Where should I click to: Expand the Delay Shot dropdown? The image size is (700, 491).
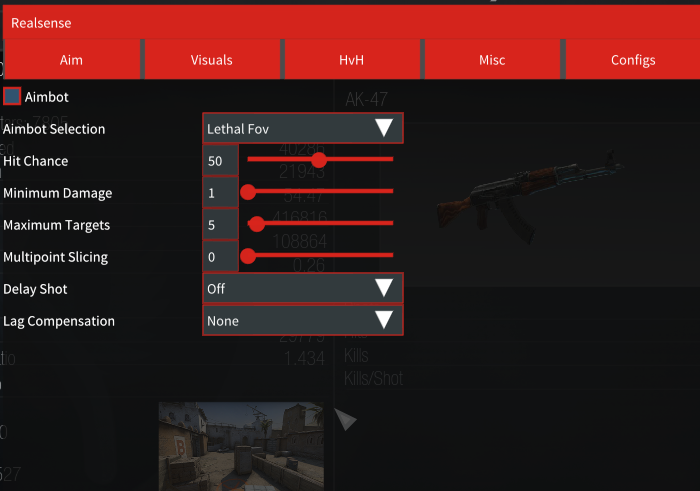[303, 288]
